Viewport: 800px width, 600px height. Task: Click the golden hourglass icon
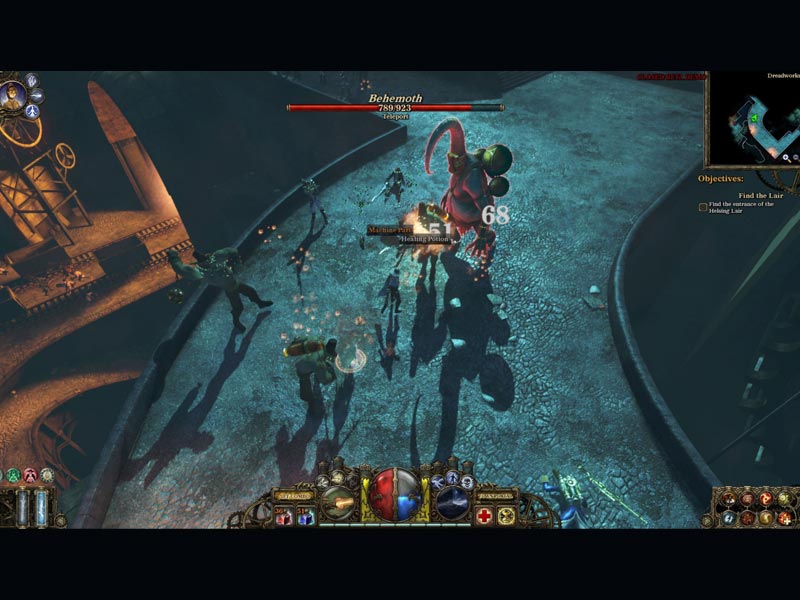(507, 515)
